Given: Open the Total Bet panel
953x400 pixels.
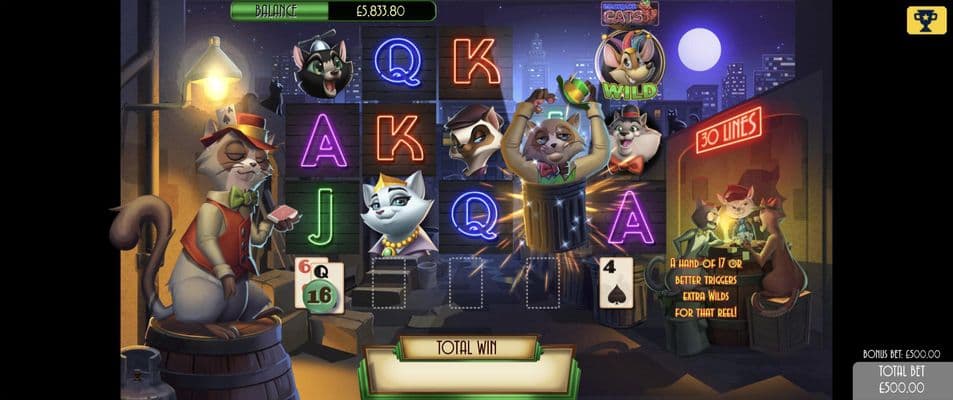Looking at the screenshot, I should pos(902,380).
